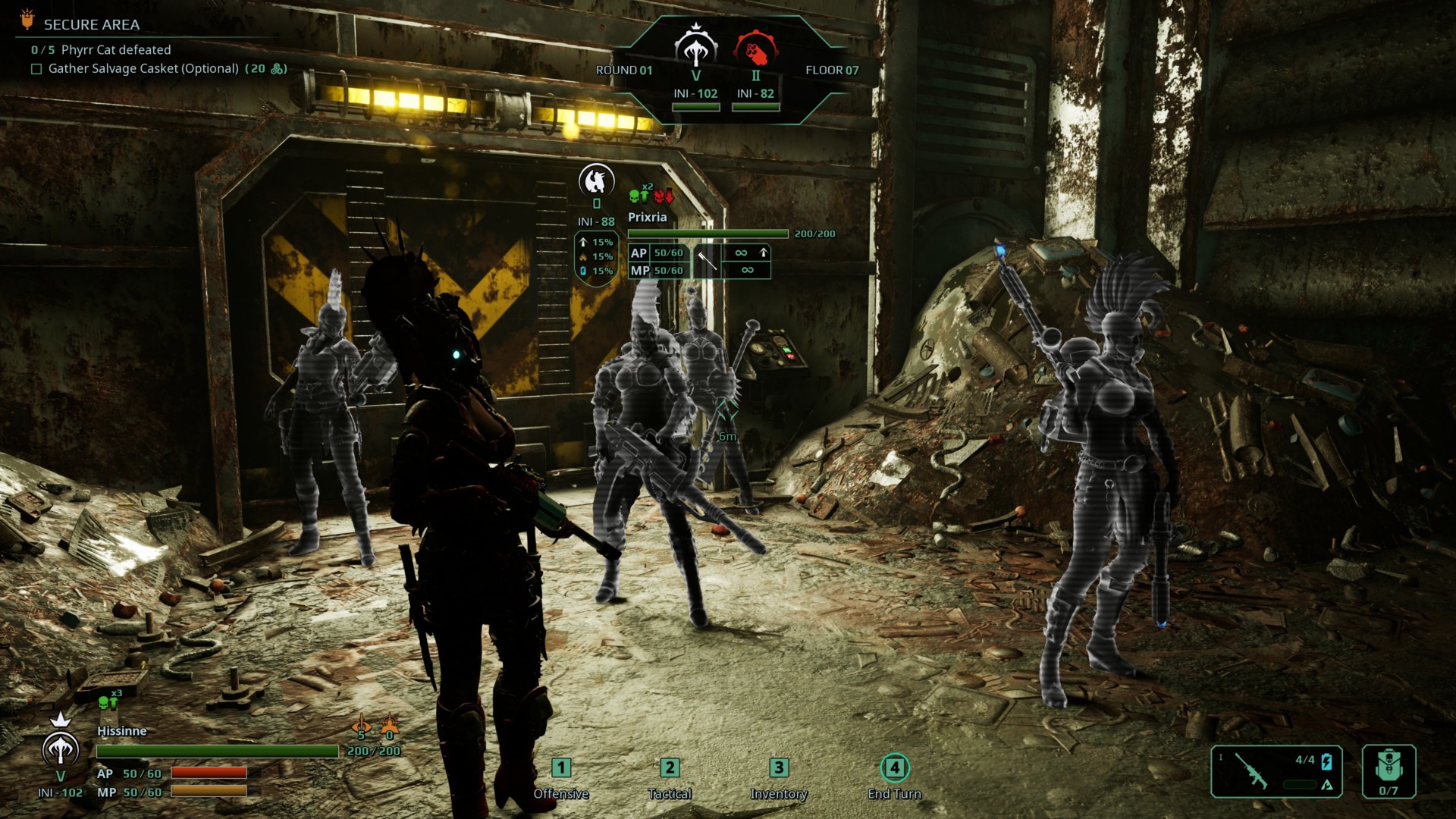Inspect Prixria's green skull buff icon

pyautogui.click(x=639, y=196)
